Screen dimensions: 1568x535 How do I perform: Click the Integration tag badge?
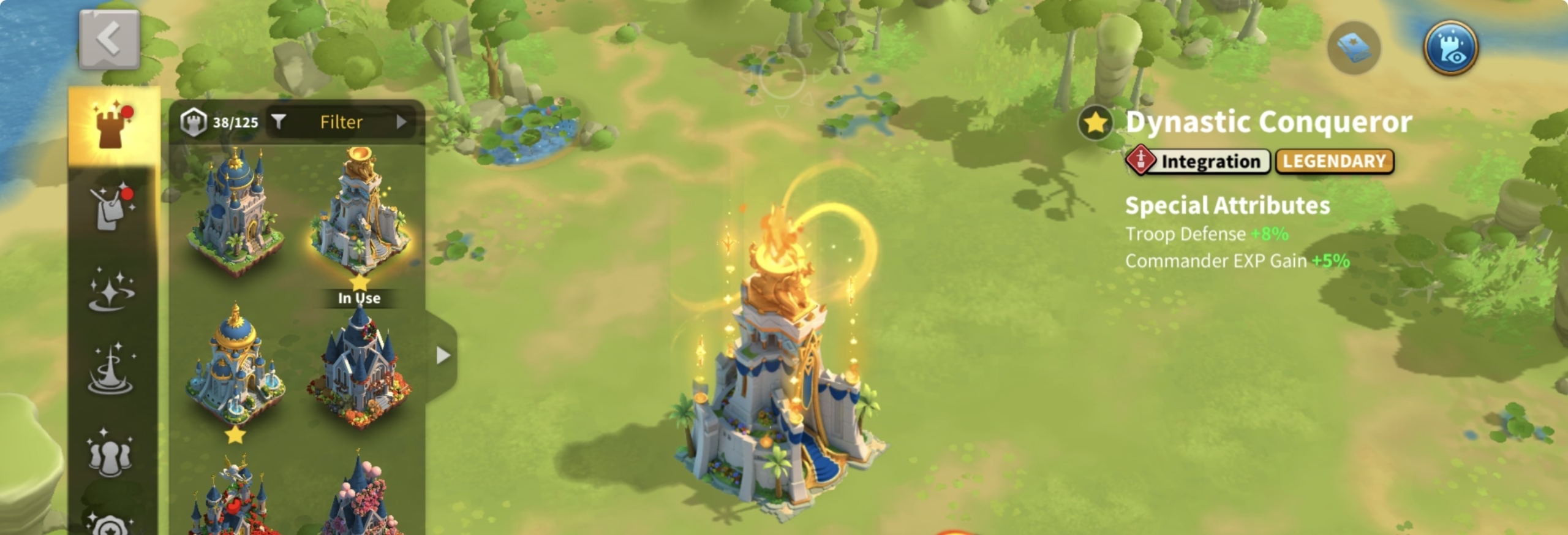[1199, 162]
